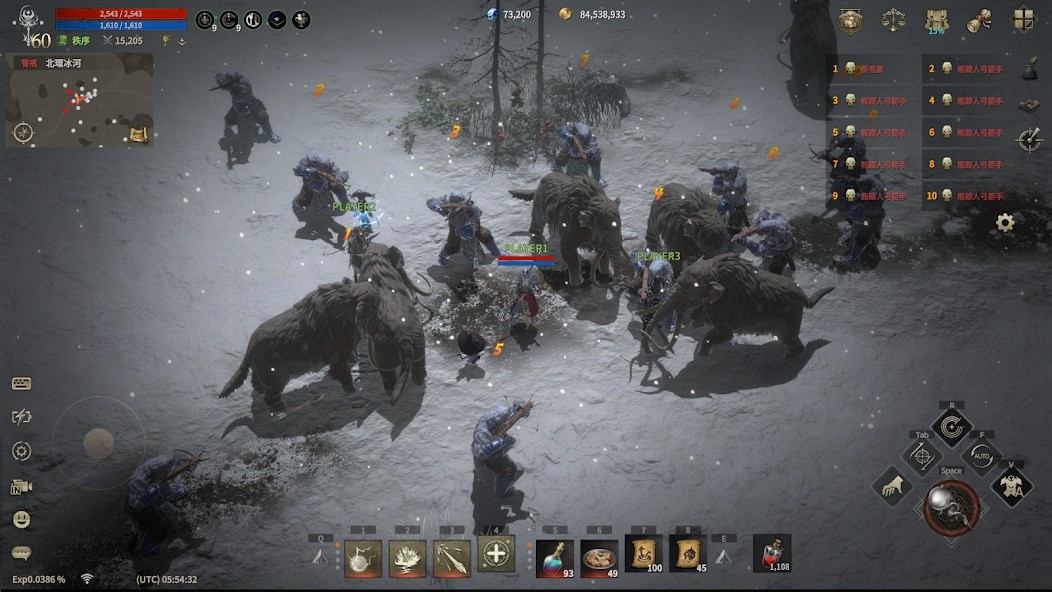Open the map scroll icon on the minimap
The width and height of the screenshot is (1052, 592).
click(x=139, y=134)
